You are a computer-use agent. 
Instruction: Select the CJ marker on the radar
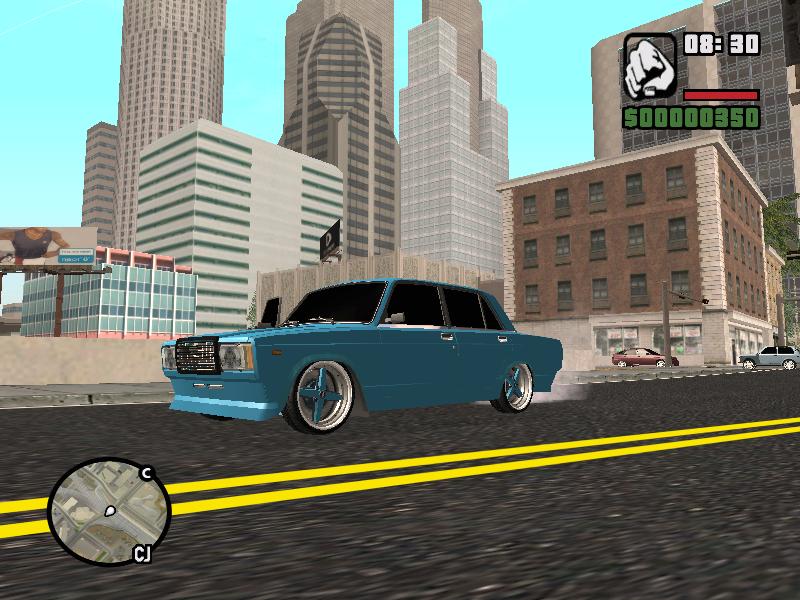click(142, 553)
